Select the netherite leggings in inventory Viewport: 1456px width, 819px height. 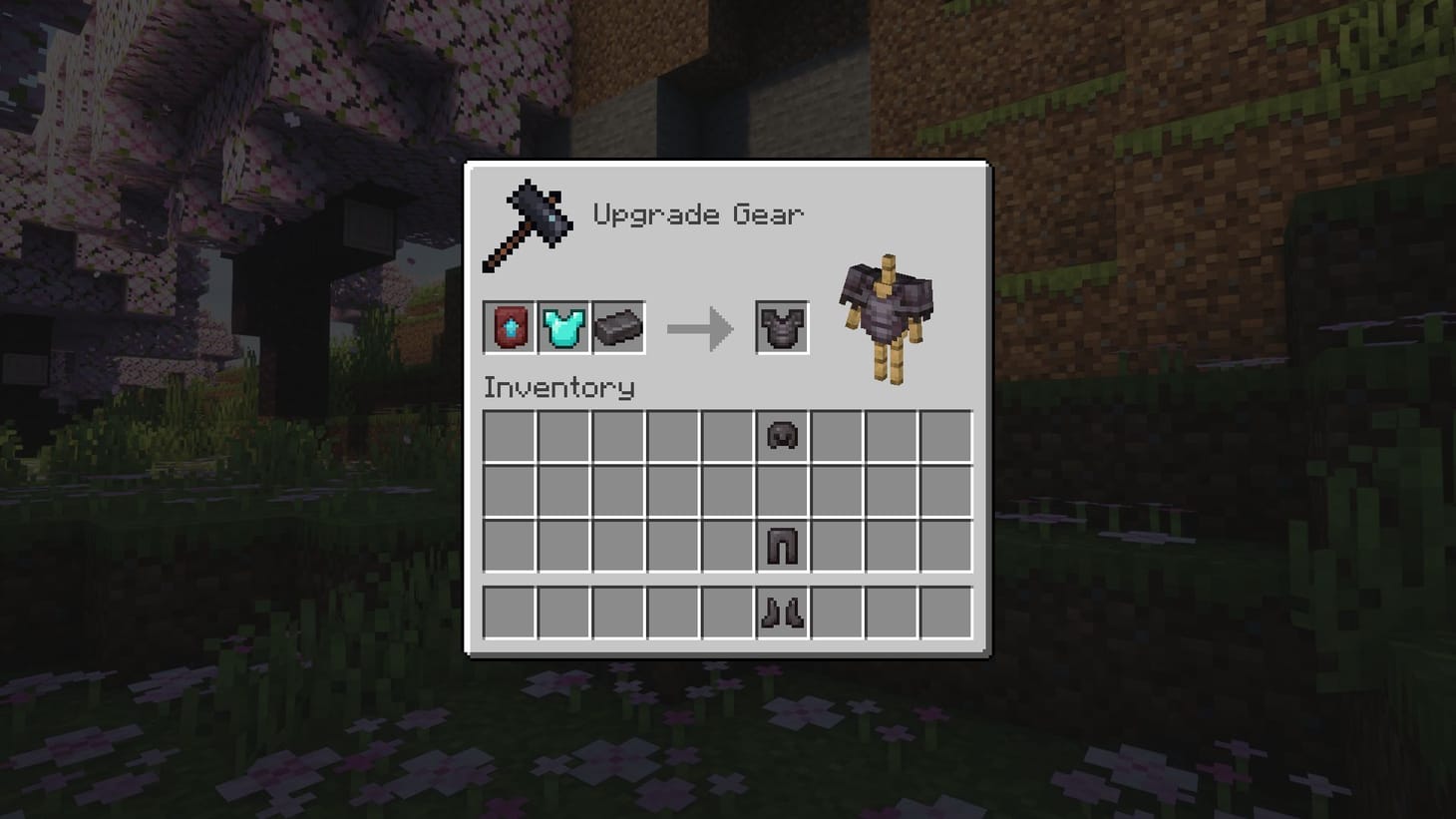click(x=782, y=547)
